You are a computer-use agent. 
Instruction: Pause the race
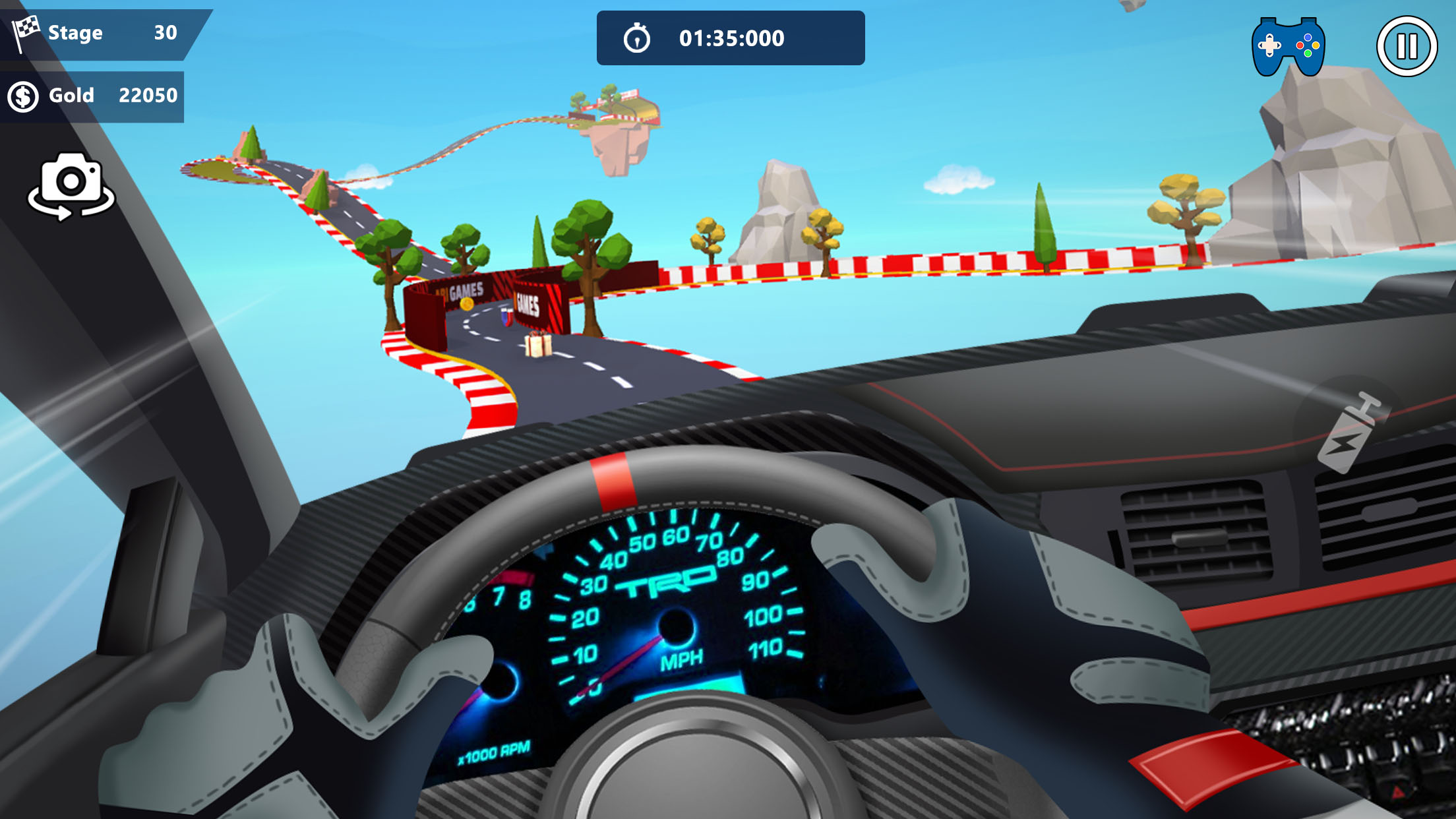[1406, 47]
